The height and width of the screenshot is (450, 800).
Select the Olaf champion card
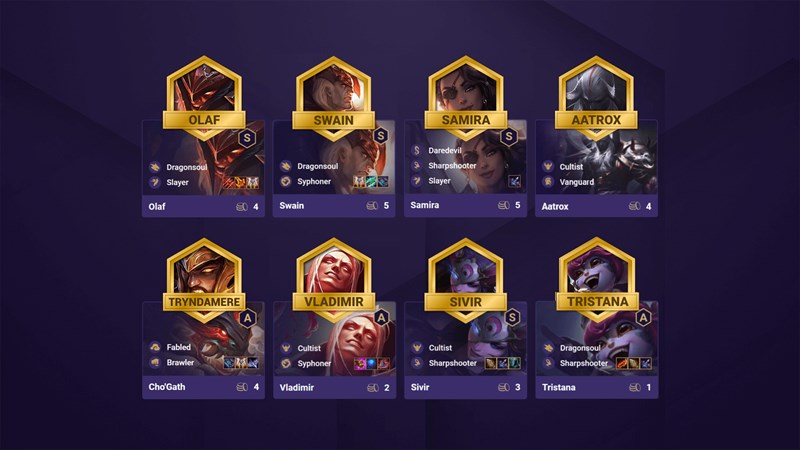(203, 165)
